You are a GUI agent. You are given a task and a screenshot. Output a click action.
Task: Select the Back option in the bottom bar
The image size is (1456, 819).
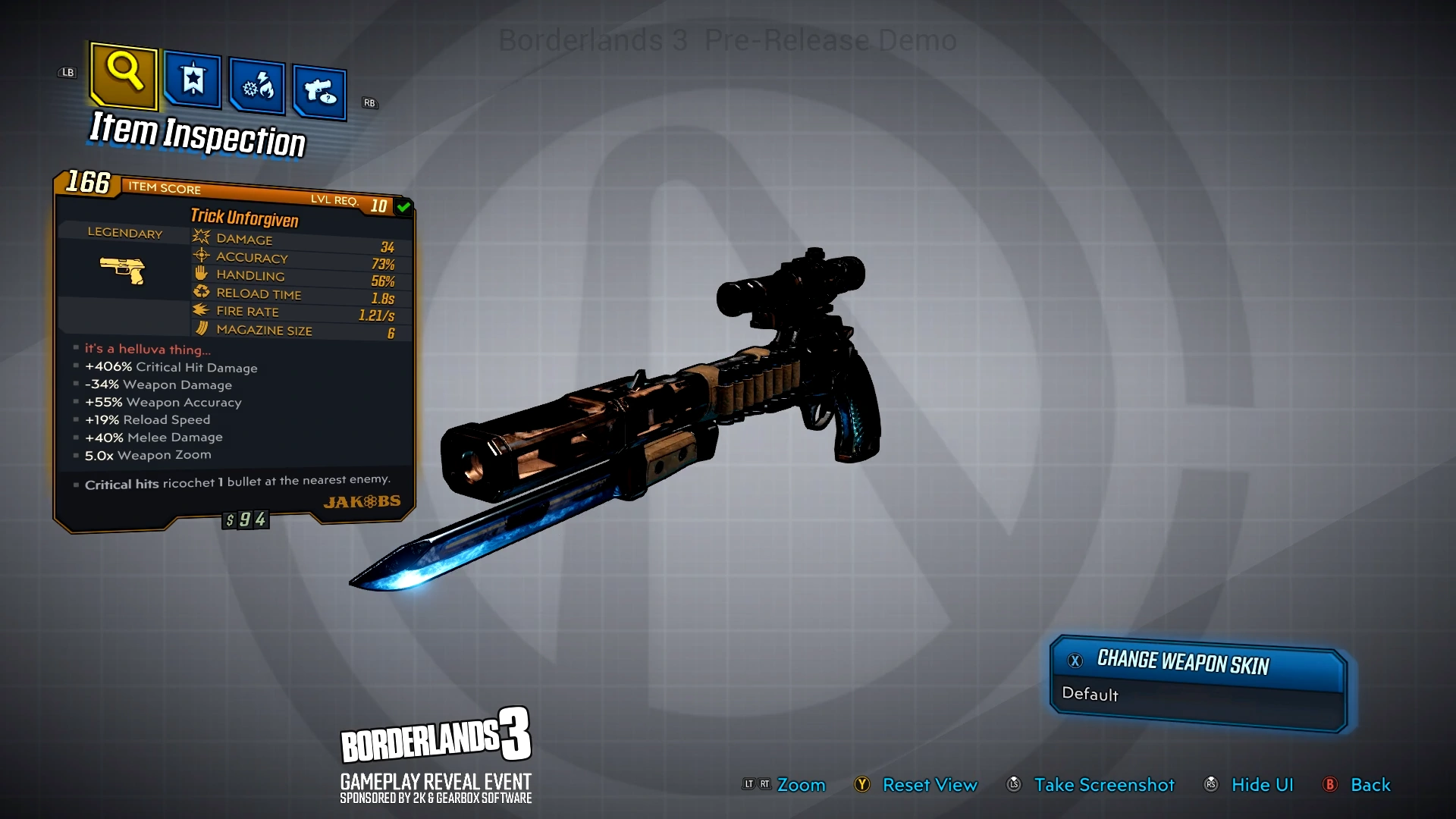[1370, 785]
